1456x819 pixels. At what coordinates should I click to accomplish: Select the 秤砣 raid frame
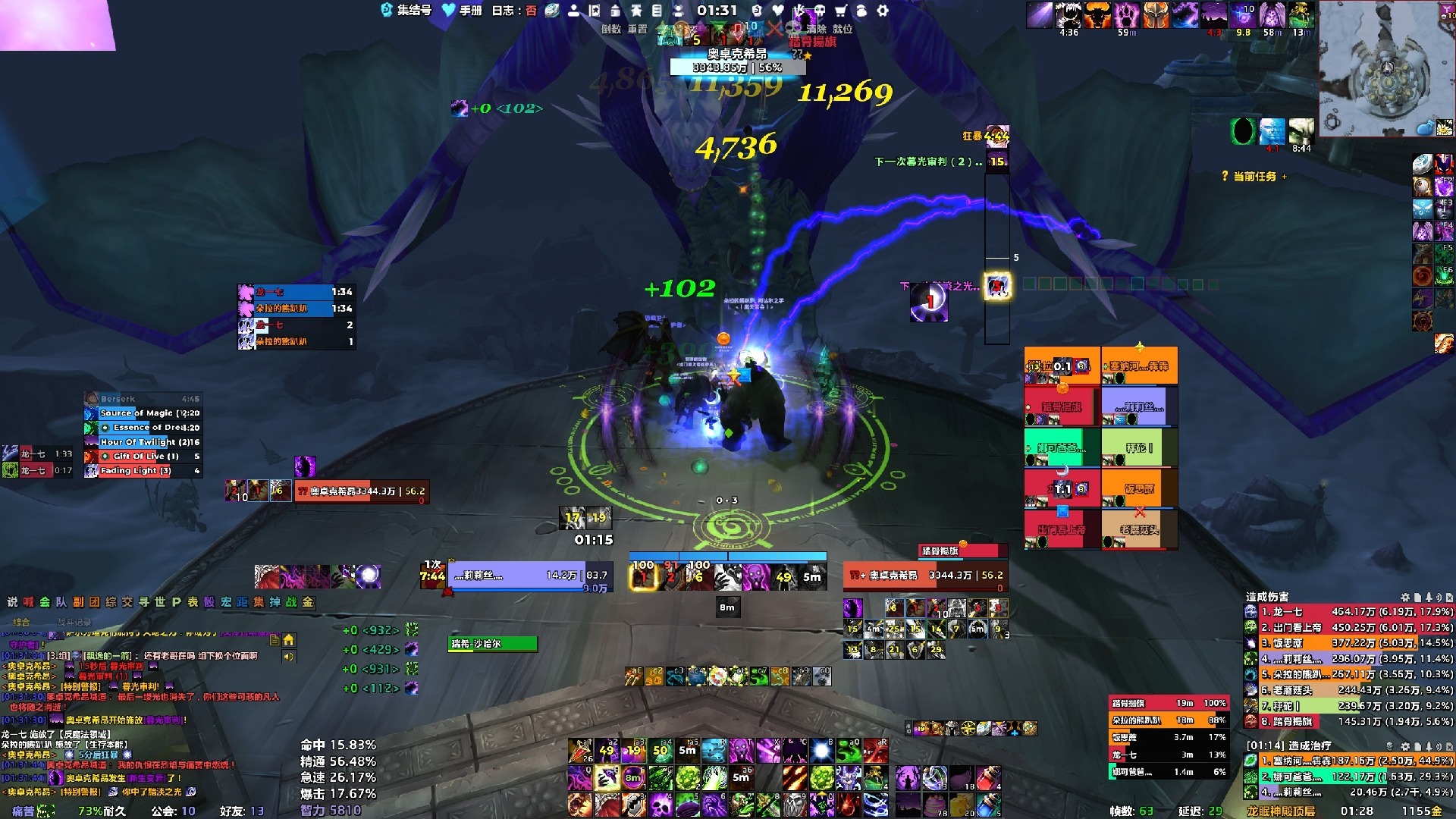1139,448
